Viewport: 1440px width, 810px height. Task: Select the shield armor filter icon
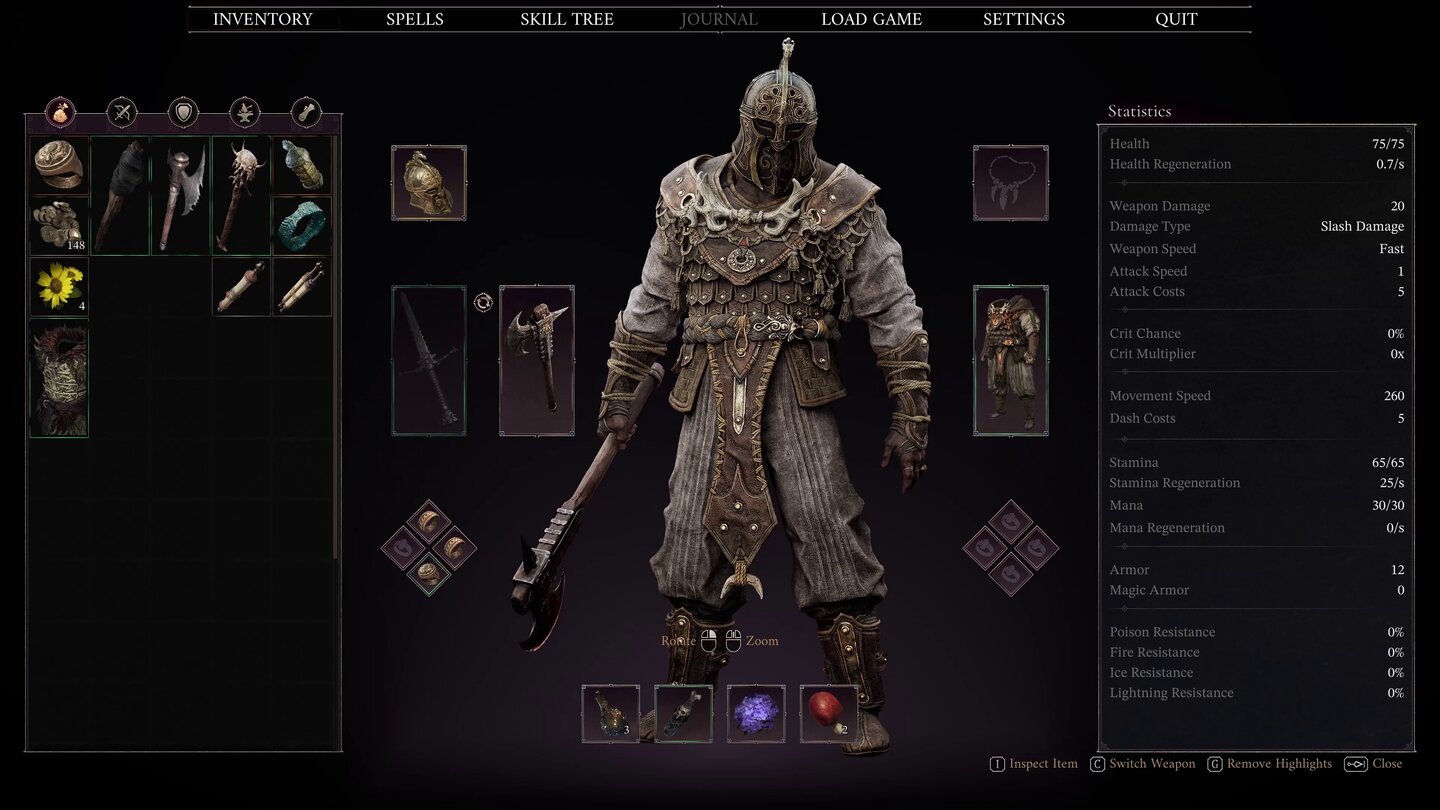pyautogui.click(x=182, y=112)
